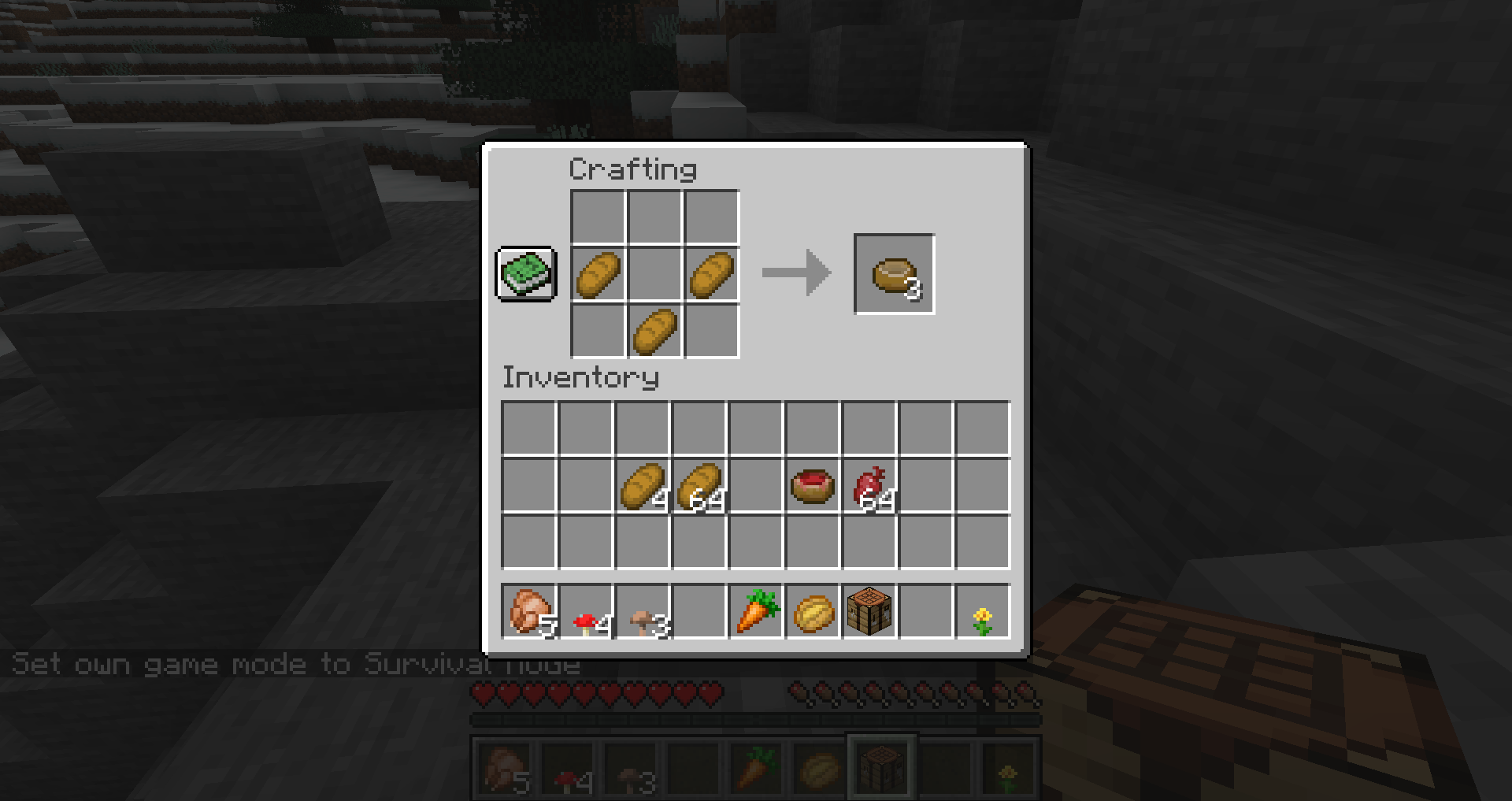Click the center crafting grid slot
This screenshot has height=801, width=1512.
click(654, 274)
